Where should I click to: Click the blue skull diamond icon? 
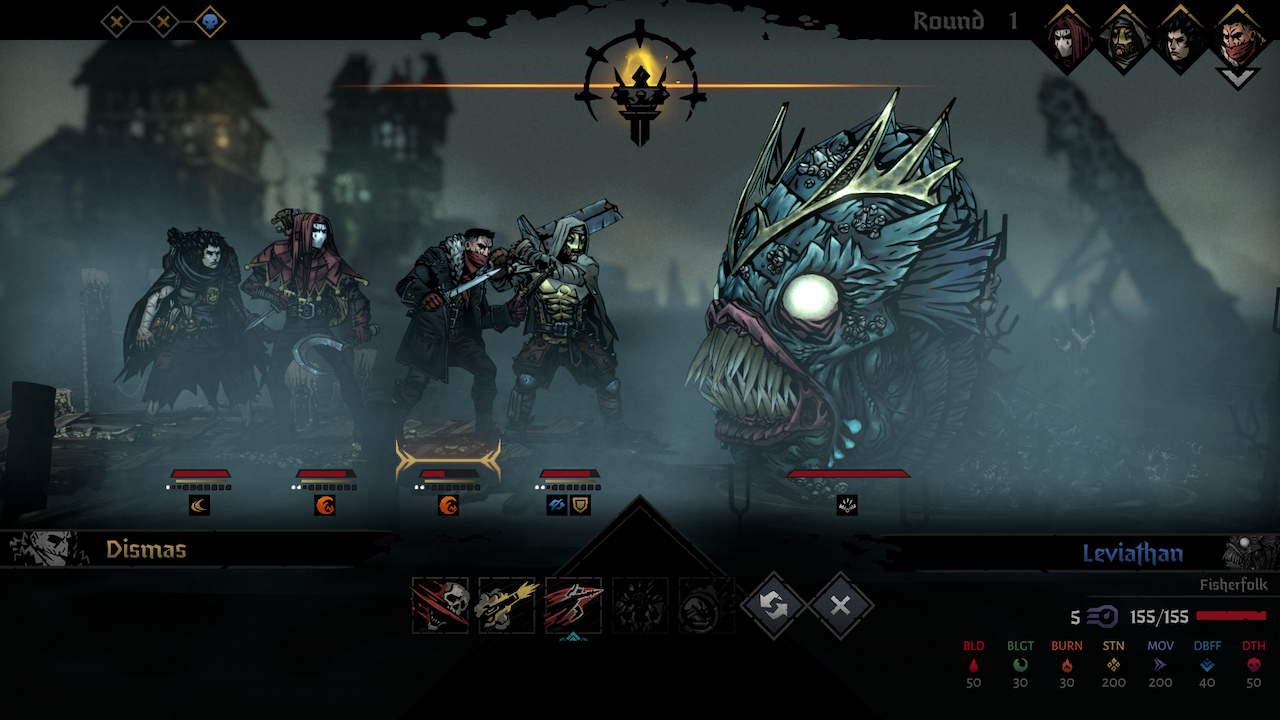(210, 21)
